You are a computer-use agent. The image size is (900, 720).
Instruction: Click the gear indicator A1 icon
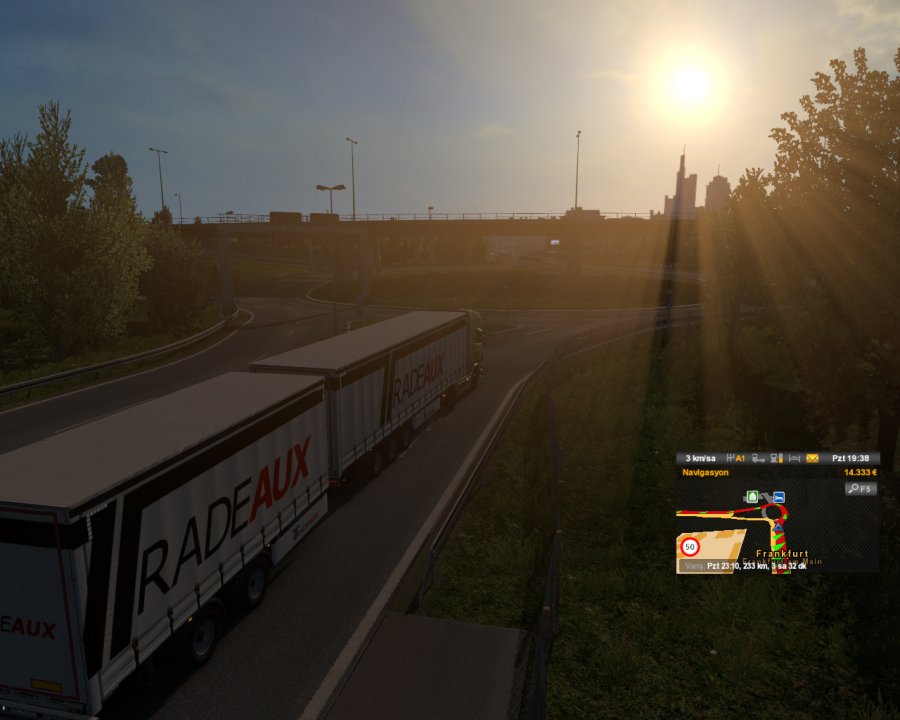coord(736,458)
